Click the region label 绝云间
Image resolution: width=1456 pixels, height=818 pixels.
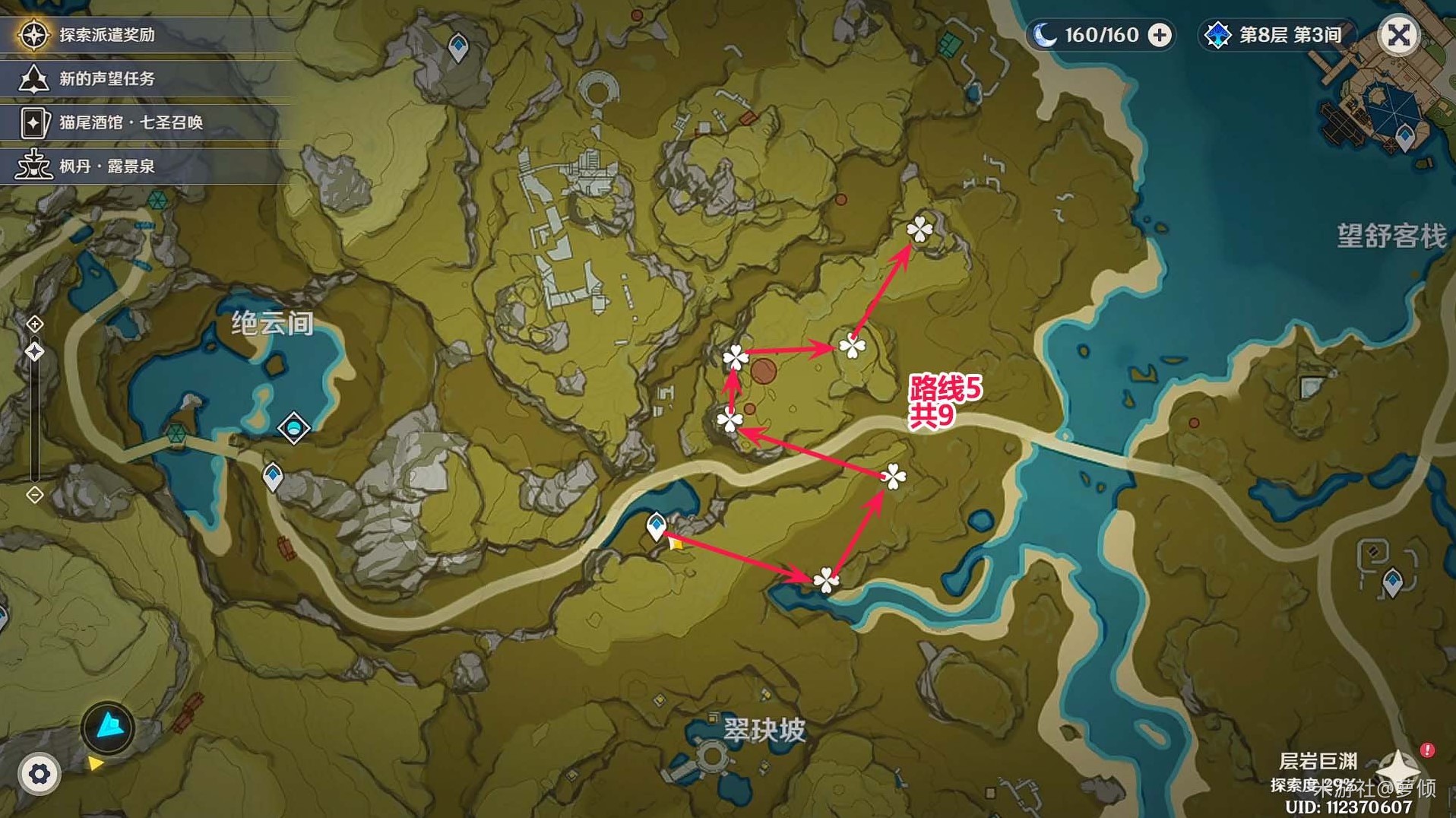point(272,322)
